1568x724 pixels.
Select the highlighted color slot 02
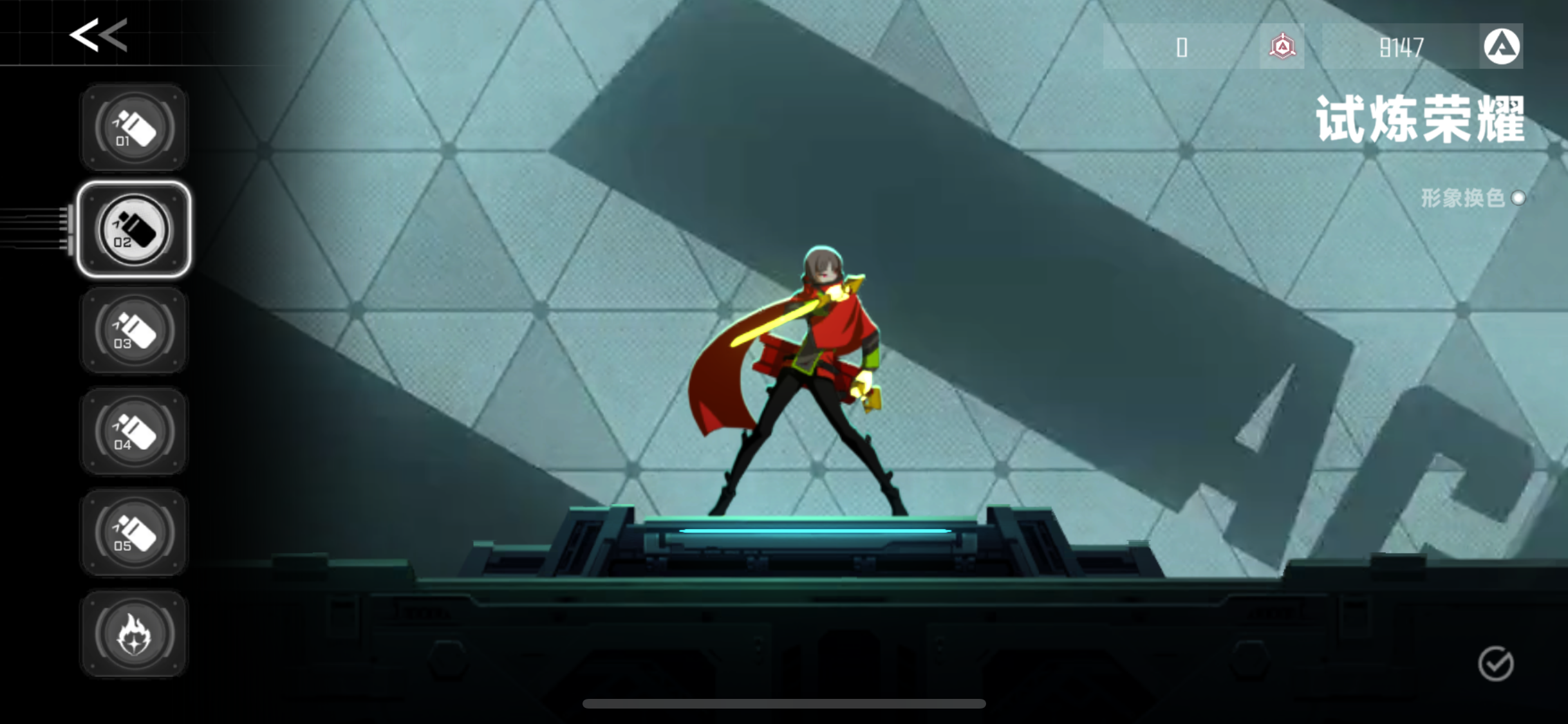pyautogui.click(x=133, y=230)
